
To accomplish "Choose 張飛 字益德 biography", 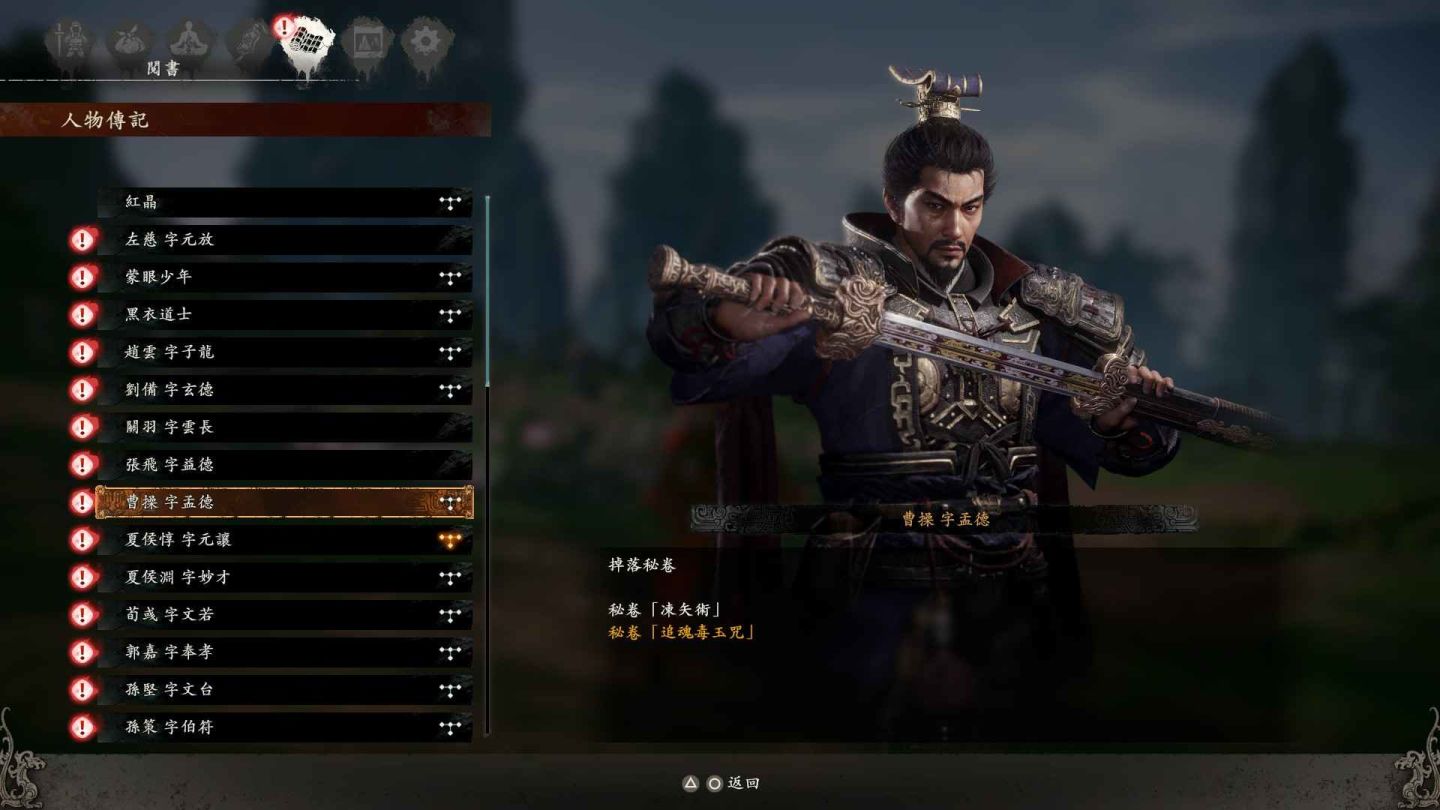I will [x=284, y=464].
